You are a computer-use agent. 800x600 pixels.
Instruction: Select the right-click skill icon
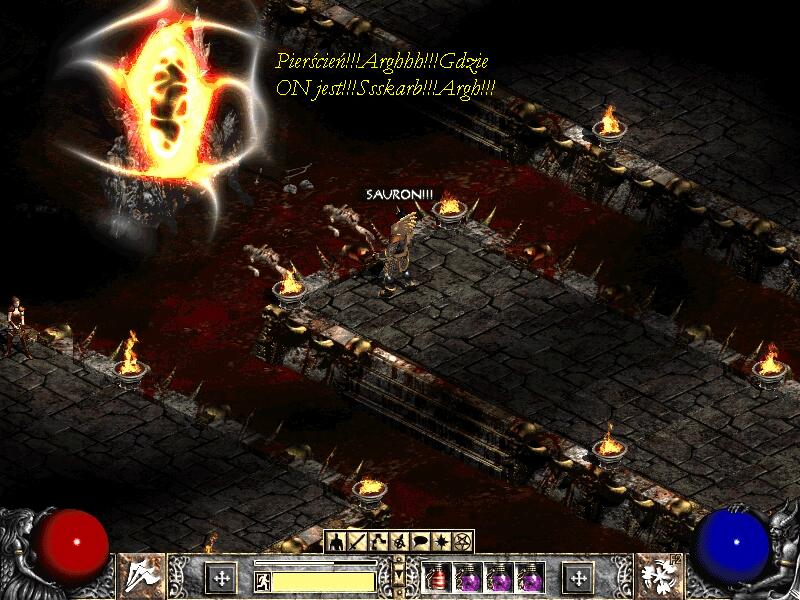(x=658, y=574)
